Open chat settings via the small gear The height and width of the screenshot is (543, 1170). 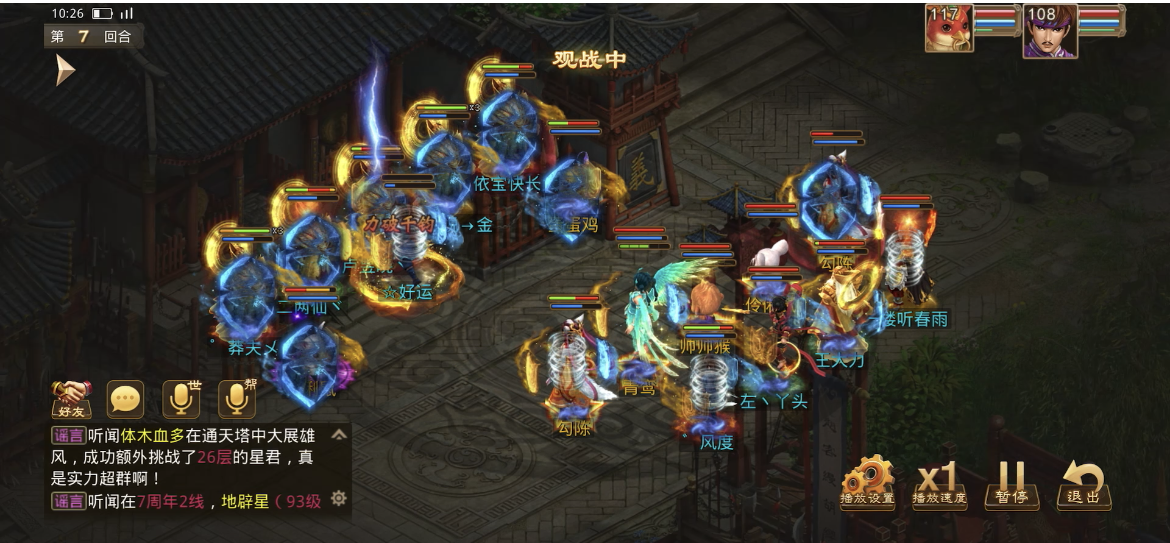[339, 498]
